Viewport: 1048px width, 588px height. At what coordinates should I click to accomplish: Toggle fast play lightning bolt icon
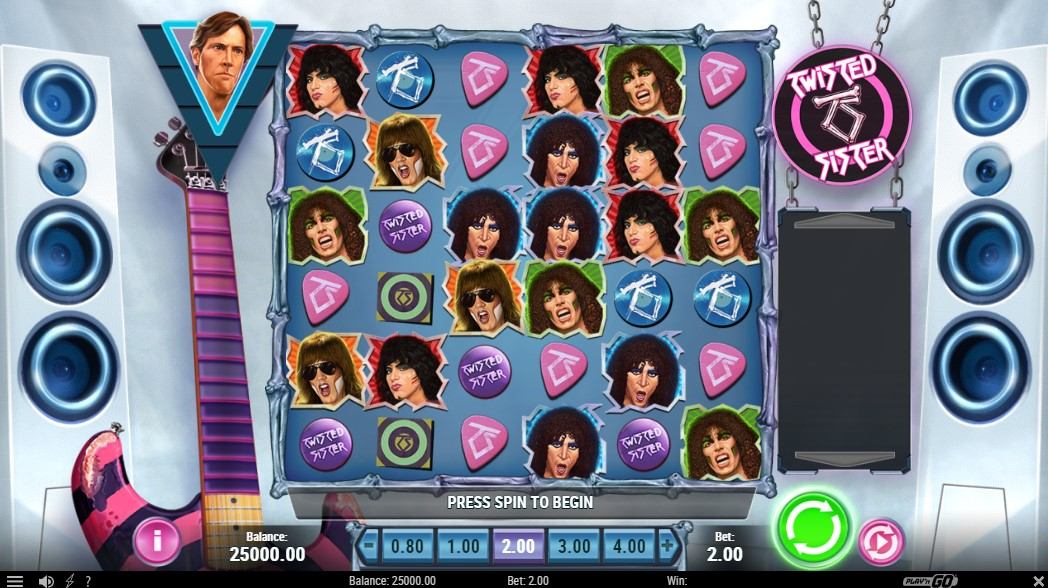[x=69, y=580]
